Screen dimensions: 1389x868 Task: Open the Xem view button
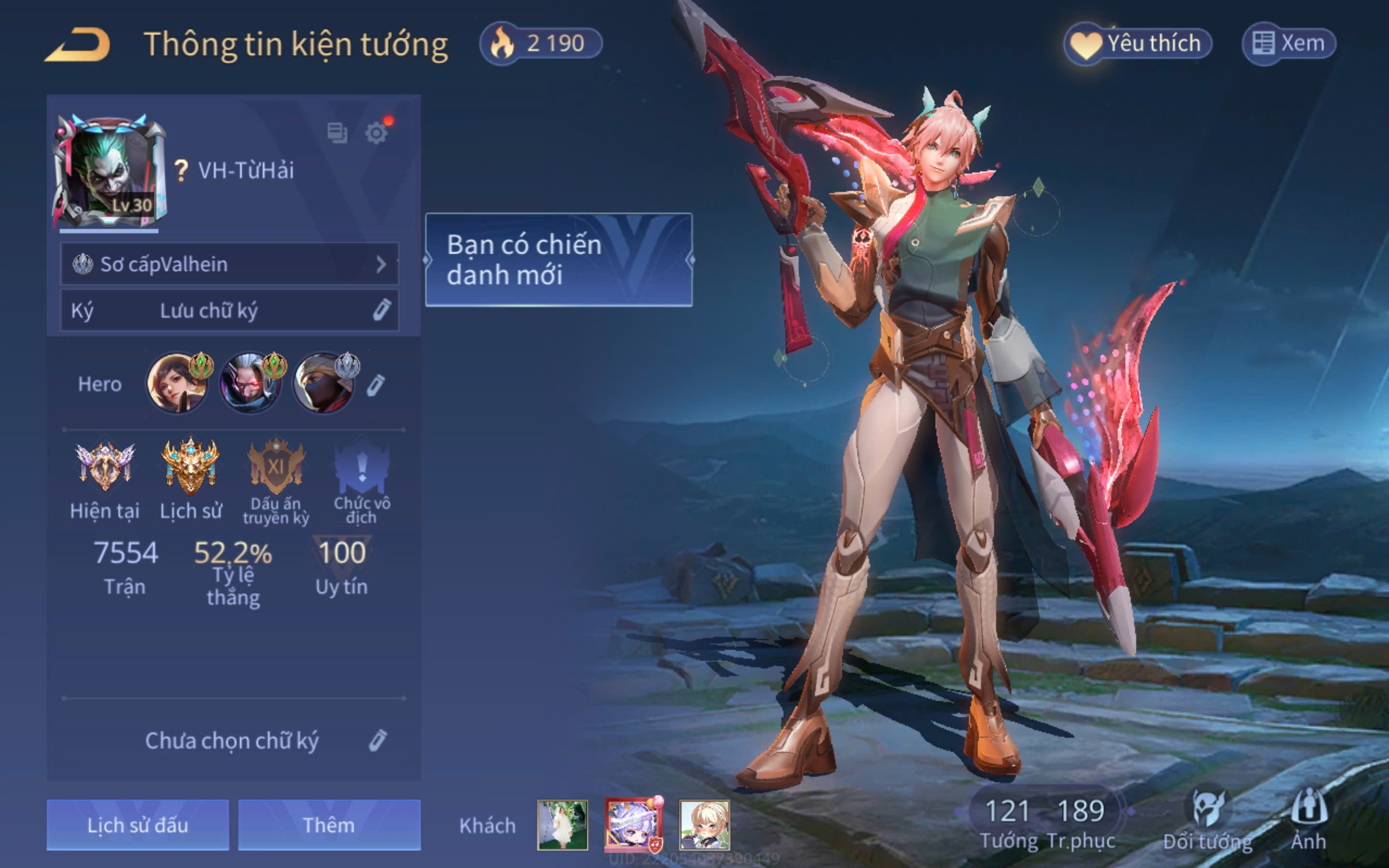tap(1289, 43)
